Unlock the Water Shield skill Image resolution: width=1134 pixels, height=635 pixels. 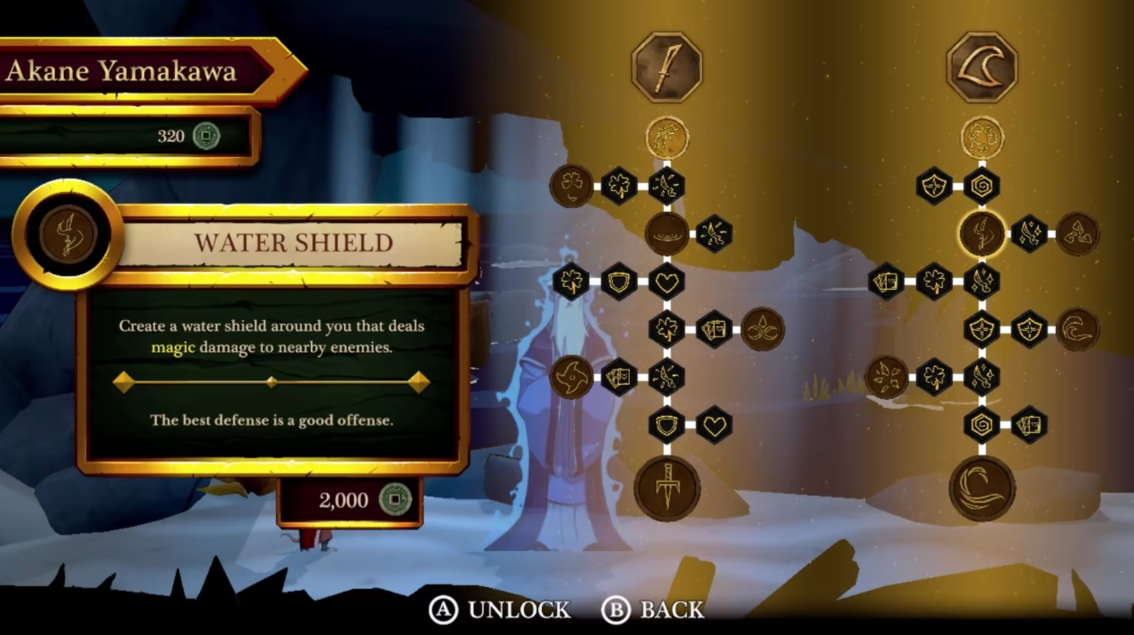tap(500, 609)
